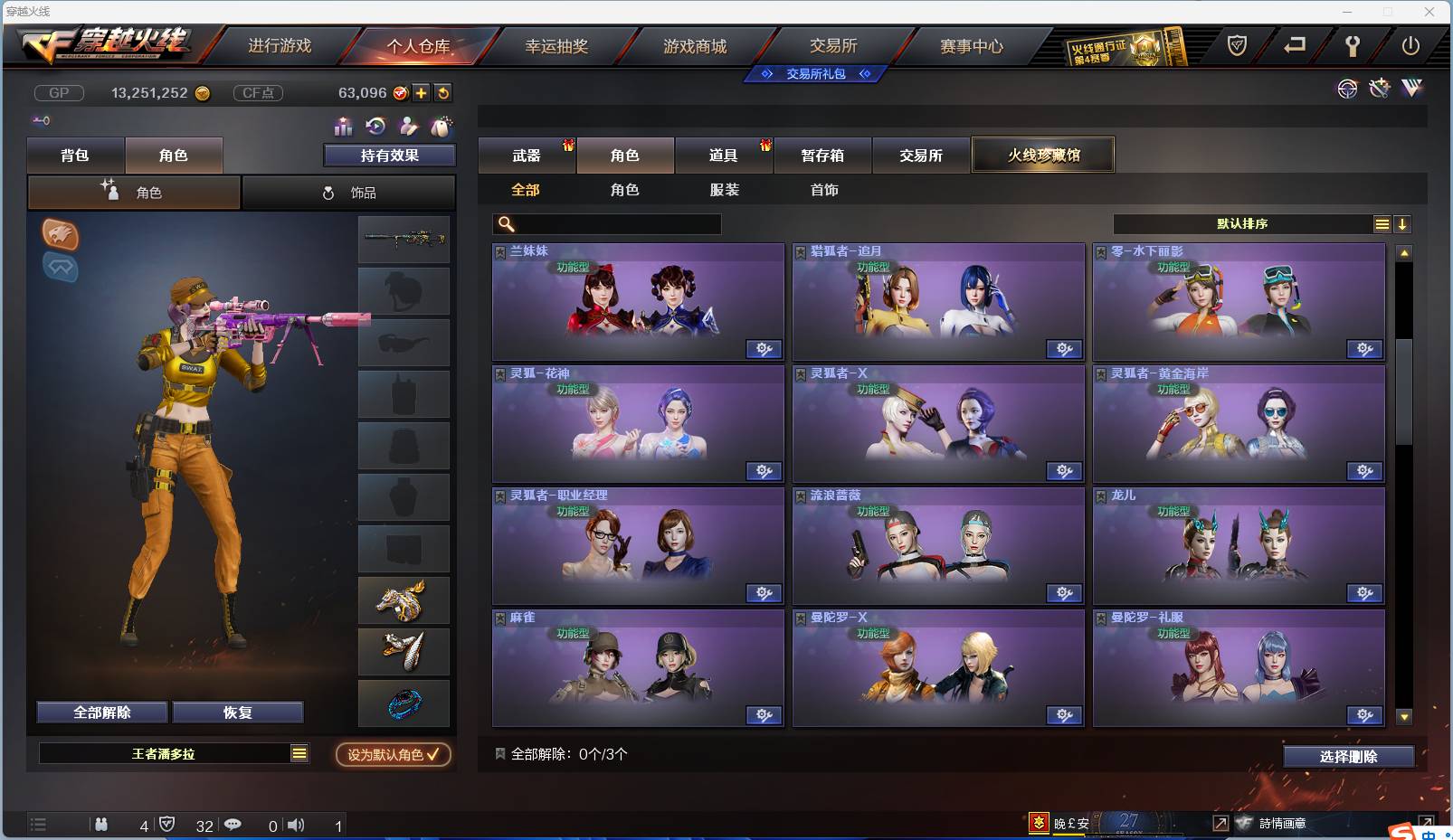Toggle the bookmark on the 麻雀 character card
Image resolution: width=1453 pixels, height=840 pixels.
499,617
